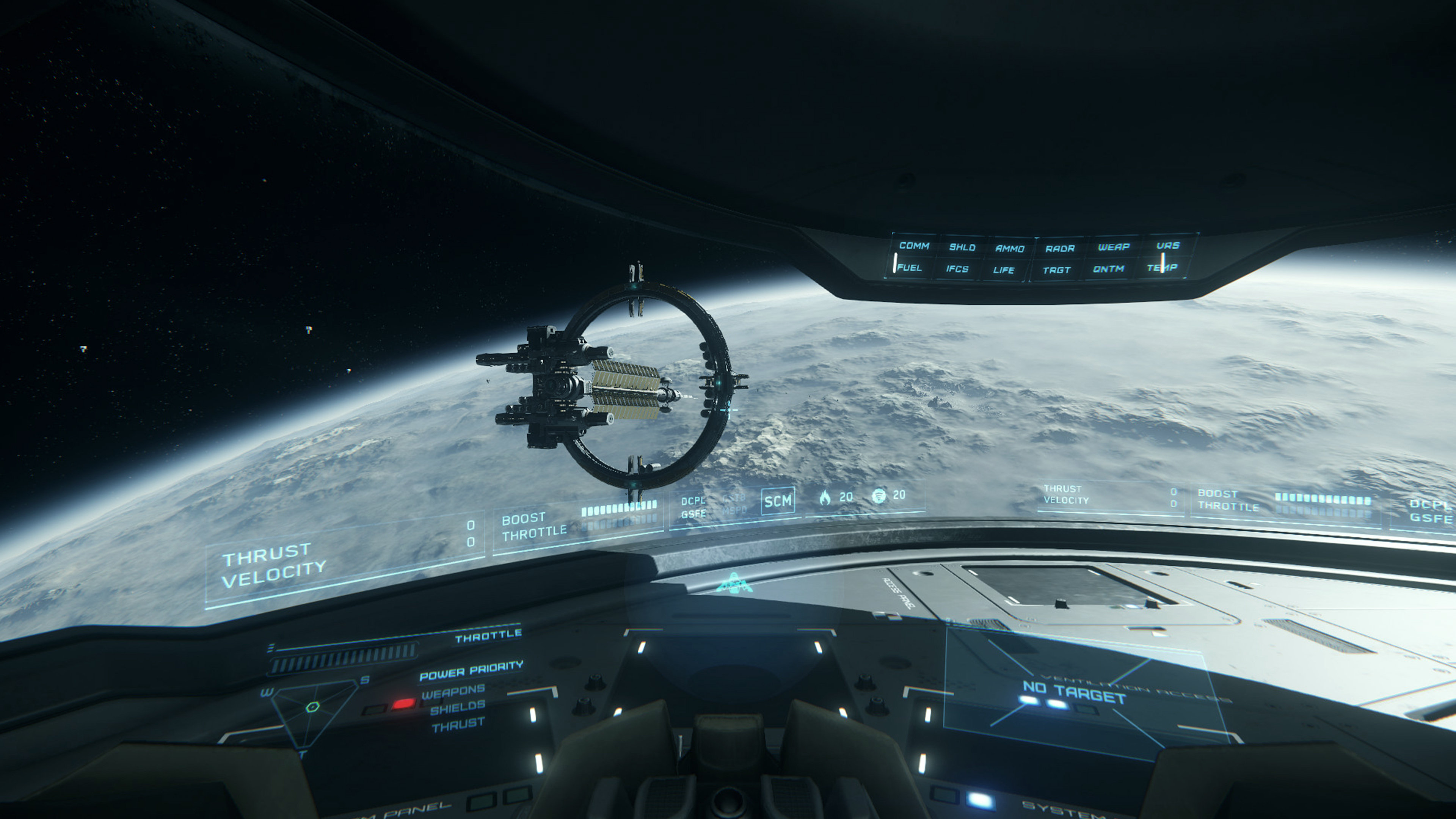Open the QNTM quantum drive label

(x=1108, y=269)
